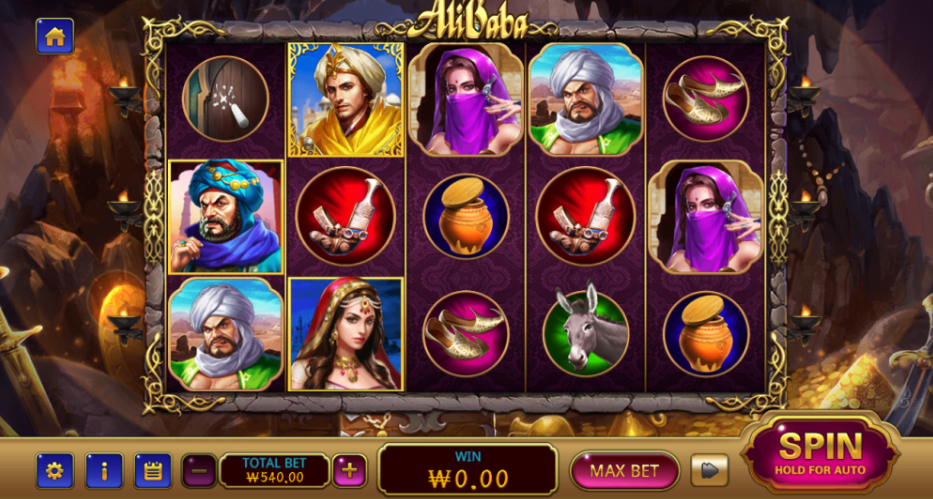Increase total bet with plus button
The height and width of the screenshot is (499, 933).
tap(349, 470)
